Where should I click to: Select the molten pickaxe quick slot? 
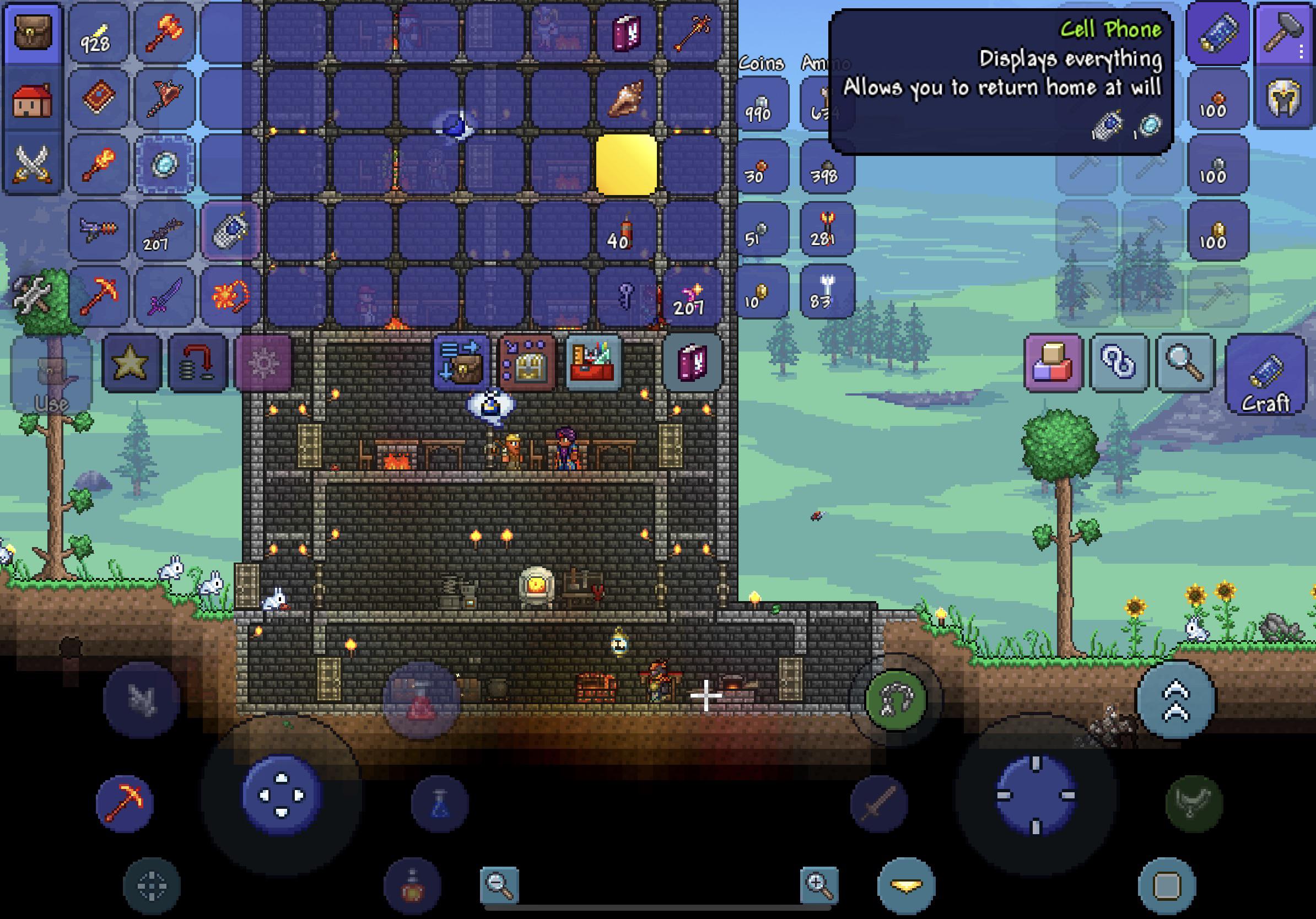point(125,803)
